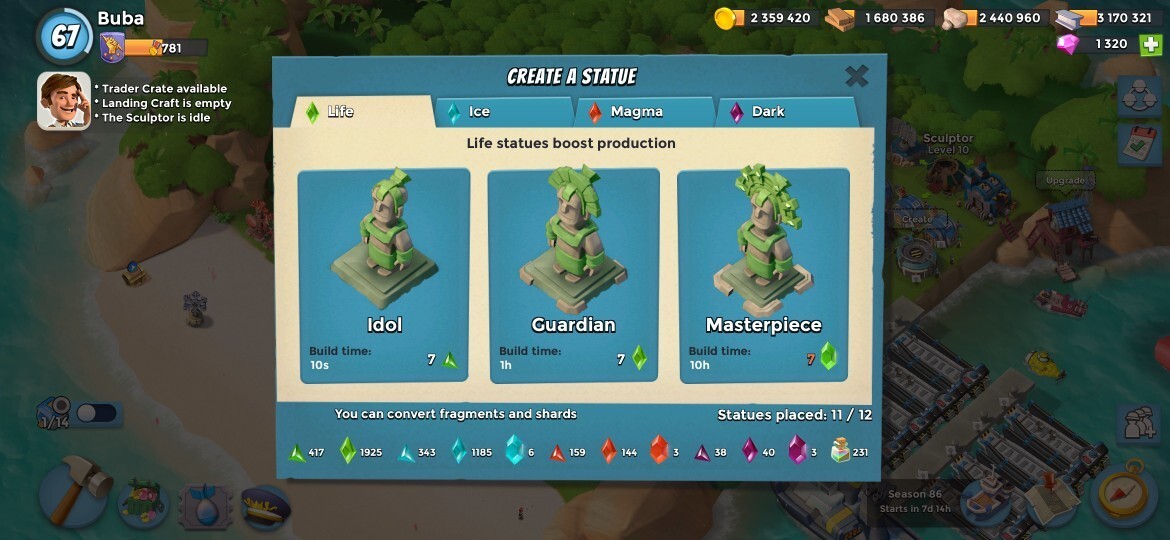The image size is (1170, 540).
Task: Open the compass map button
Action: click(1123, 491)
